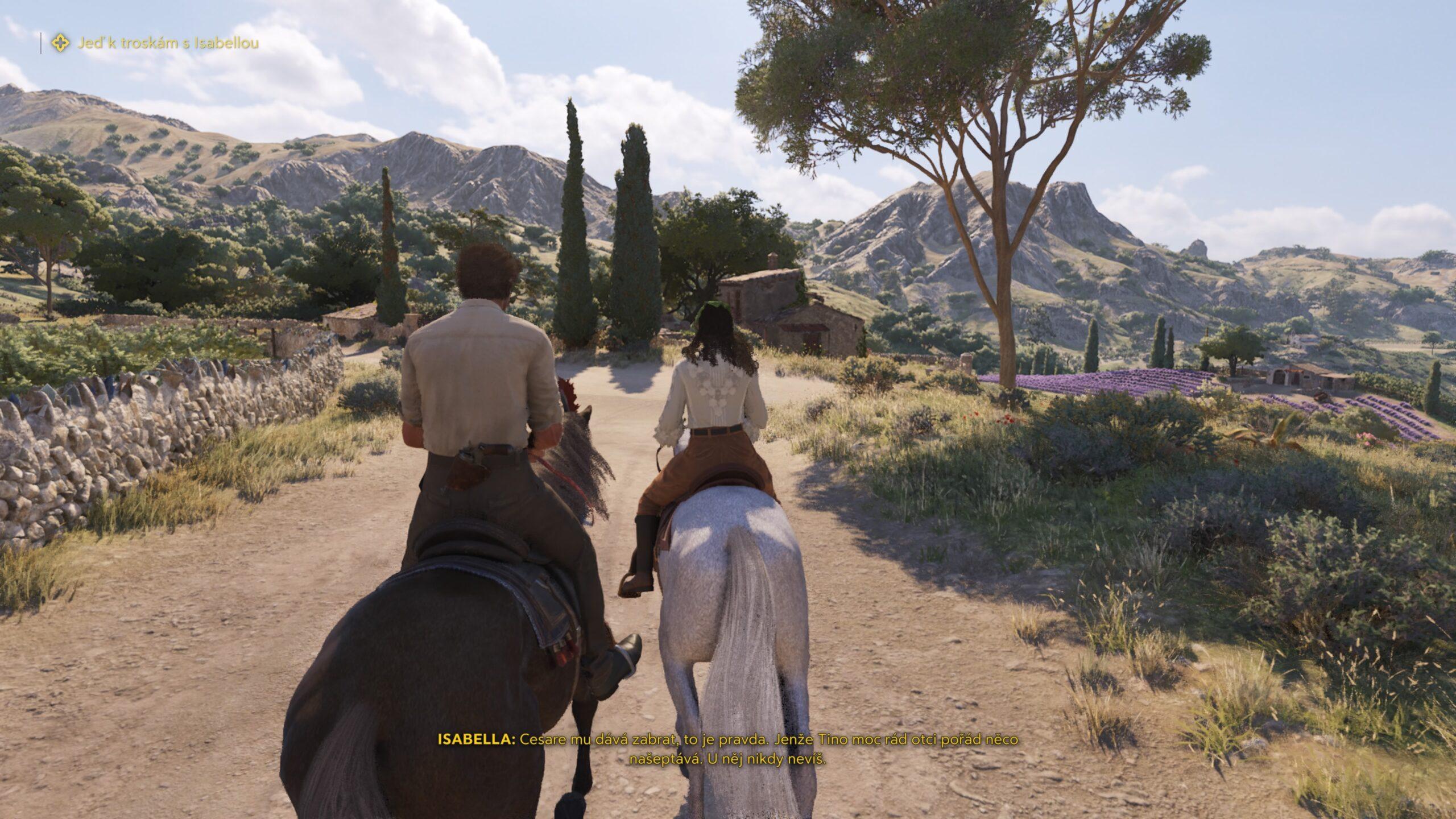
Task: Select the objective tracker 'Jeď k troskám s Isabellou'
Action: click(x=168, y=43)
